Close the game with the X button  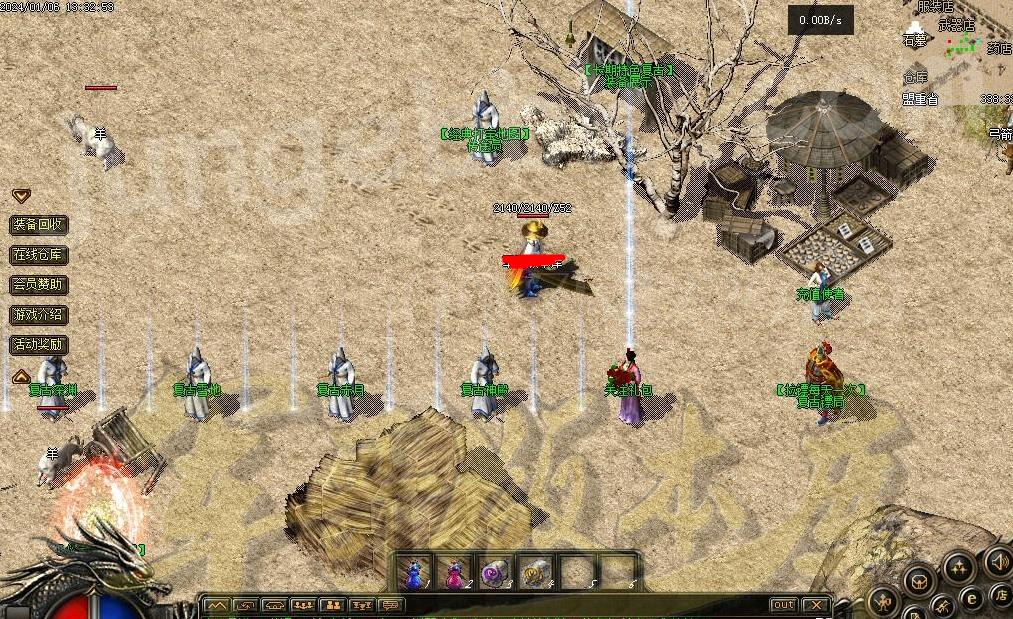(816, 605)
